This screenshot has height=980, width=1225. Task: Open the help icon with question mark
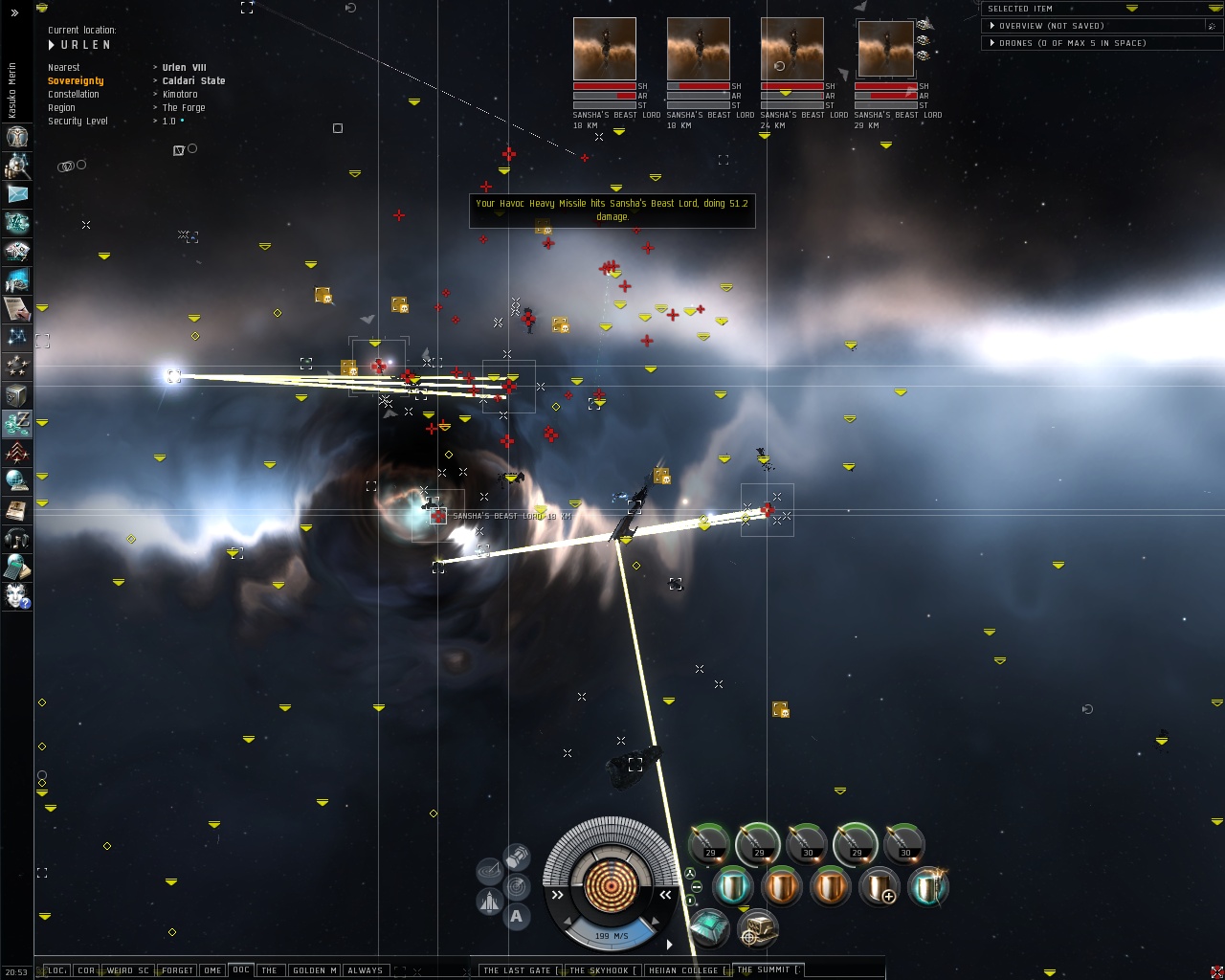click(x=17, y=596)
